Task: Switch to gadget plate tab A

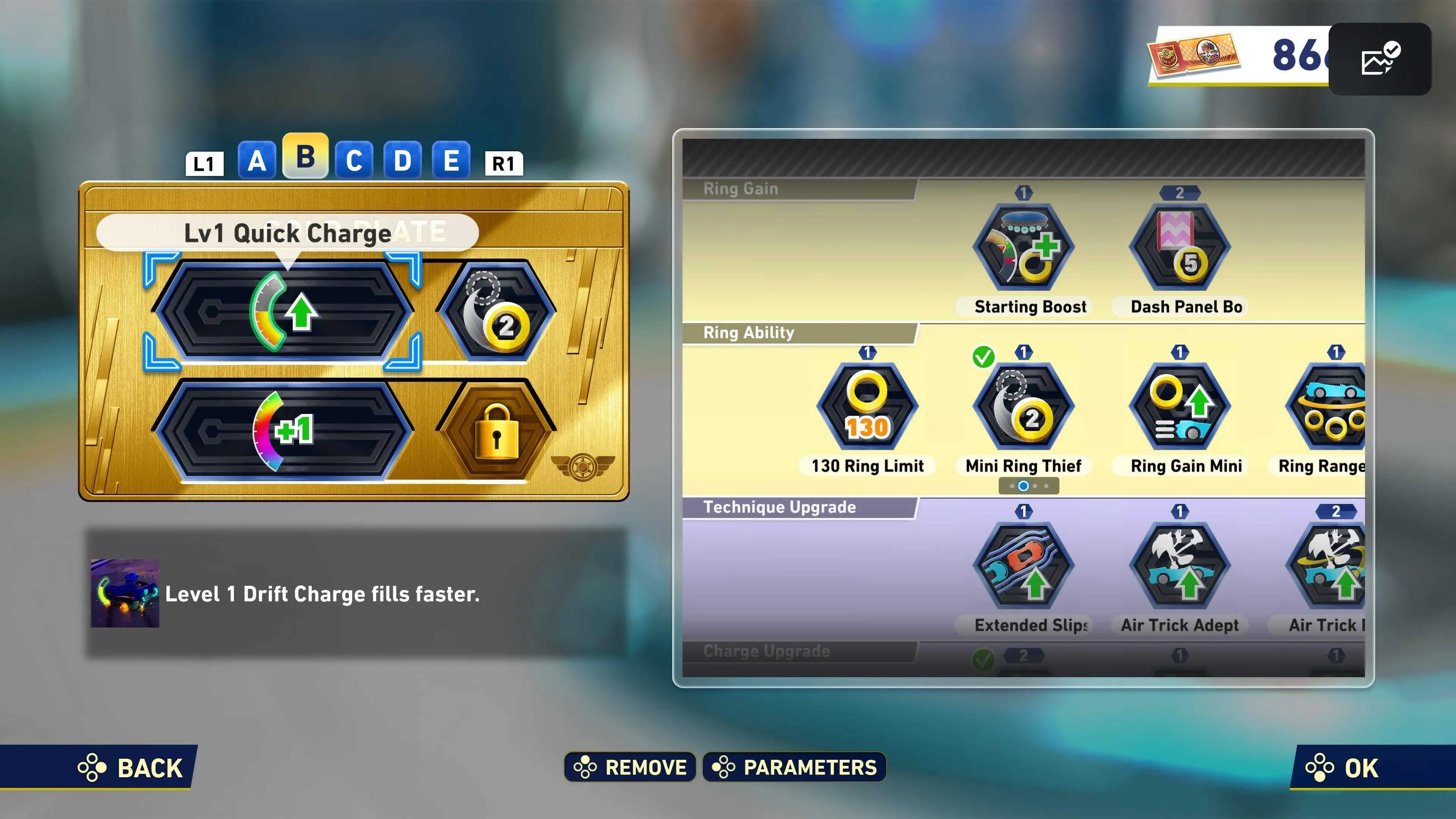Action: click(257, 161)
